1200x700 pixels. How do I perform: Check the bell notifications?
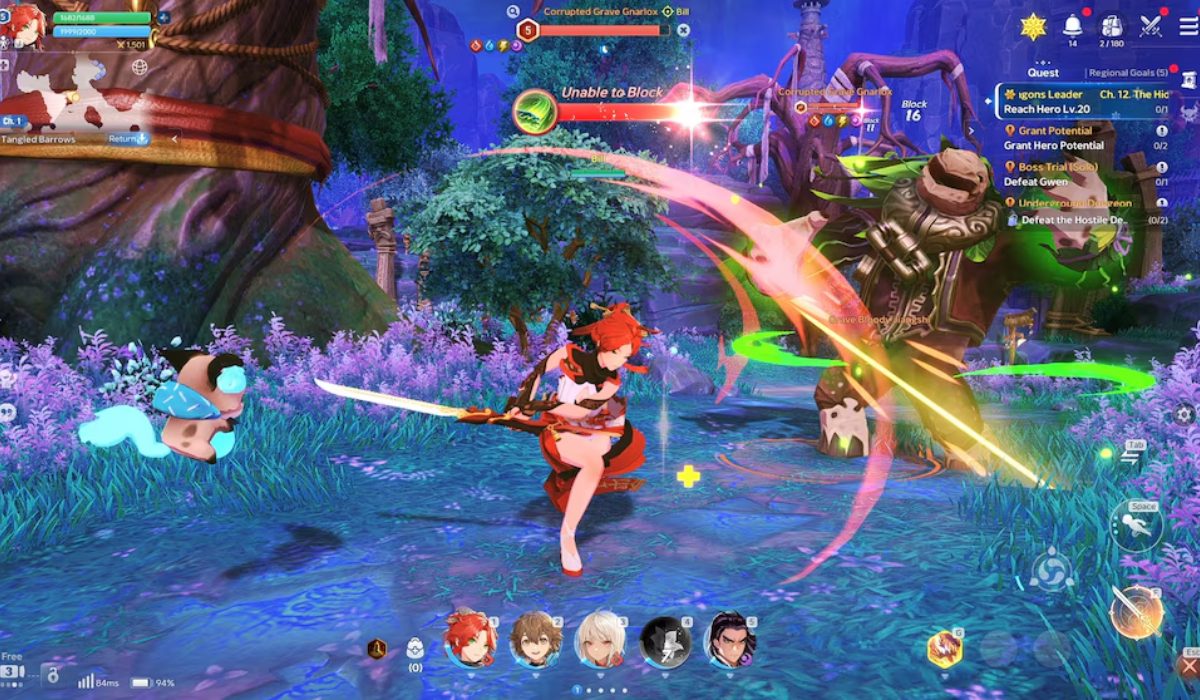coord(1073,25)
